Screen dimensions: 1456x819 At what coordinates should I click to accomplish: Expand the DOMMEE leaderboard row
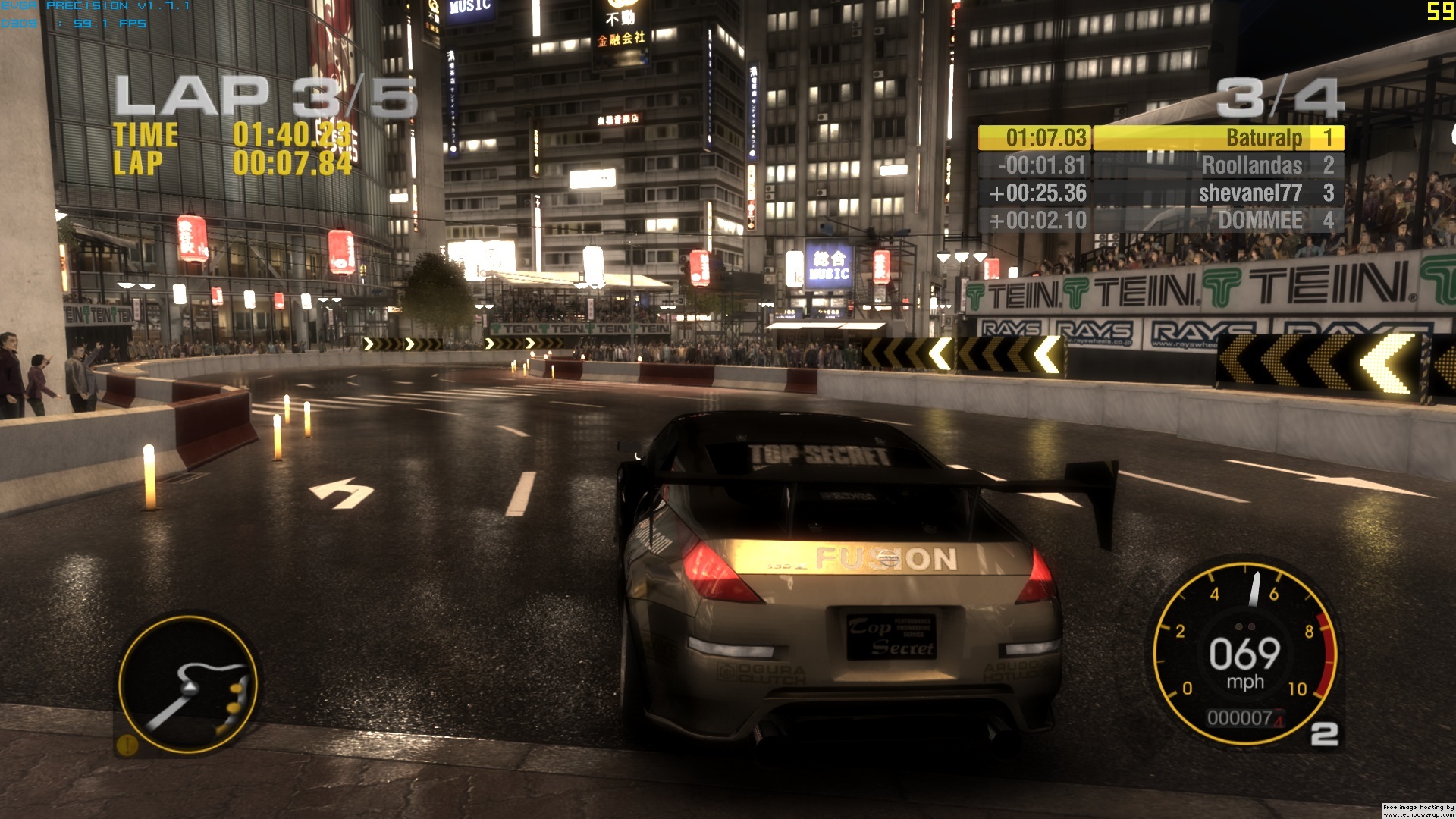click(1259, 221)
